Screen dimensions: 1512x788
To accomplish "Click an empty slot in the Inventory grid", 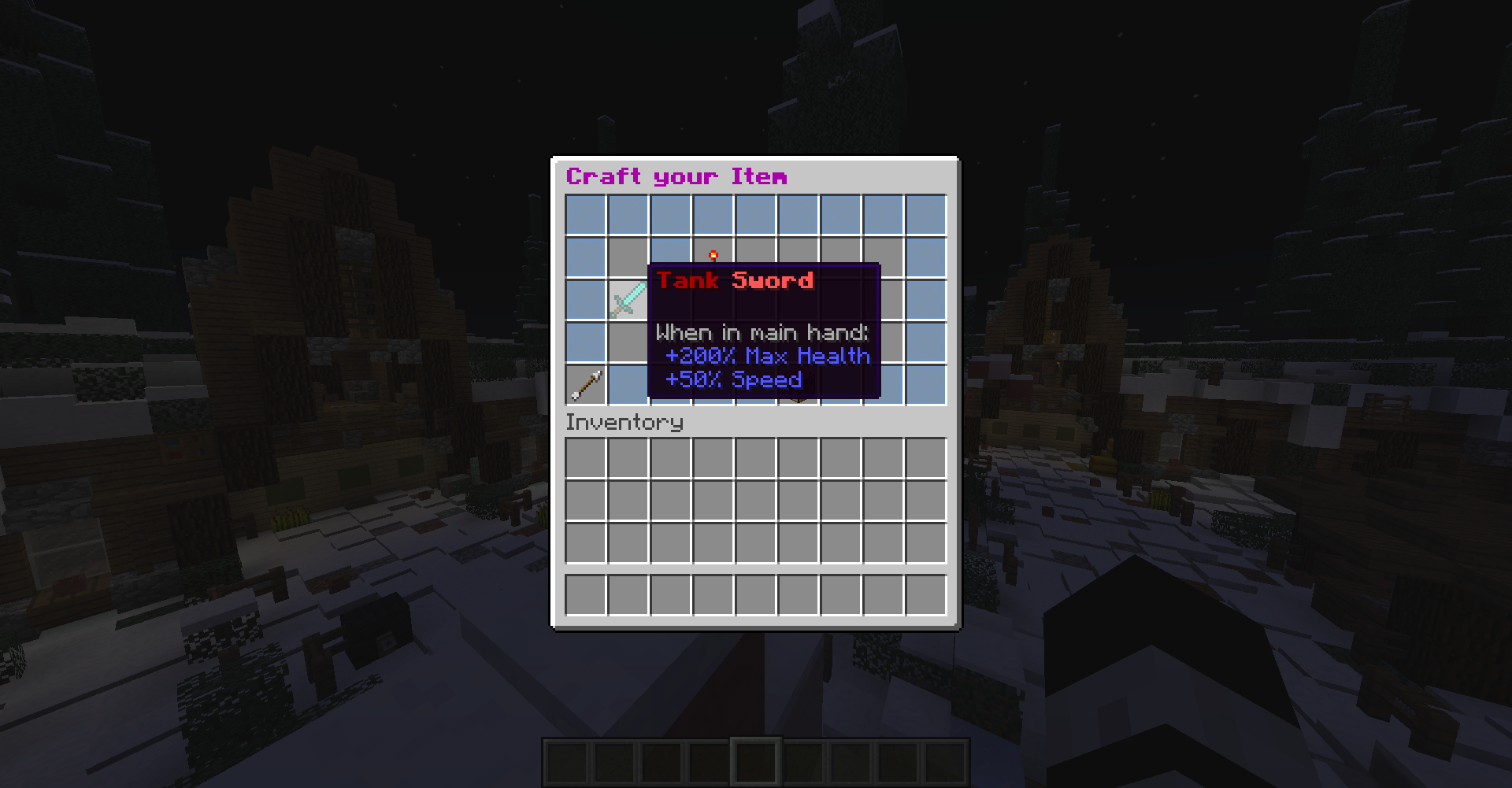I will click(713, 500).
